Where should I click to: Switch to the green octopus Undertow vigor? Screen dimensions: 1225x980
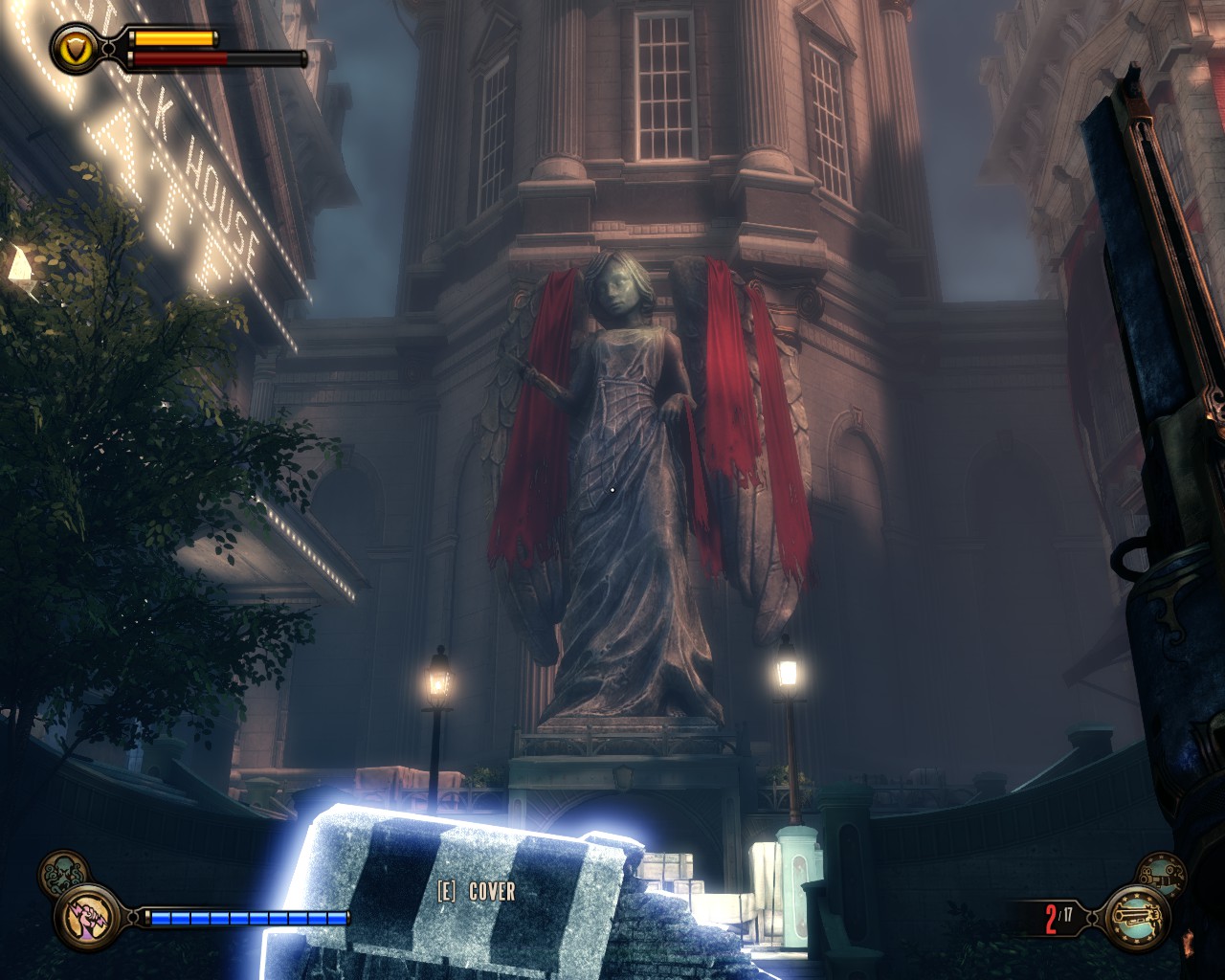[63, 873]
